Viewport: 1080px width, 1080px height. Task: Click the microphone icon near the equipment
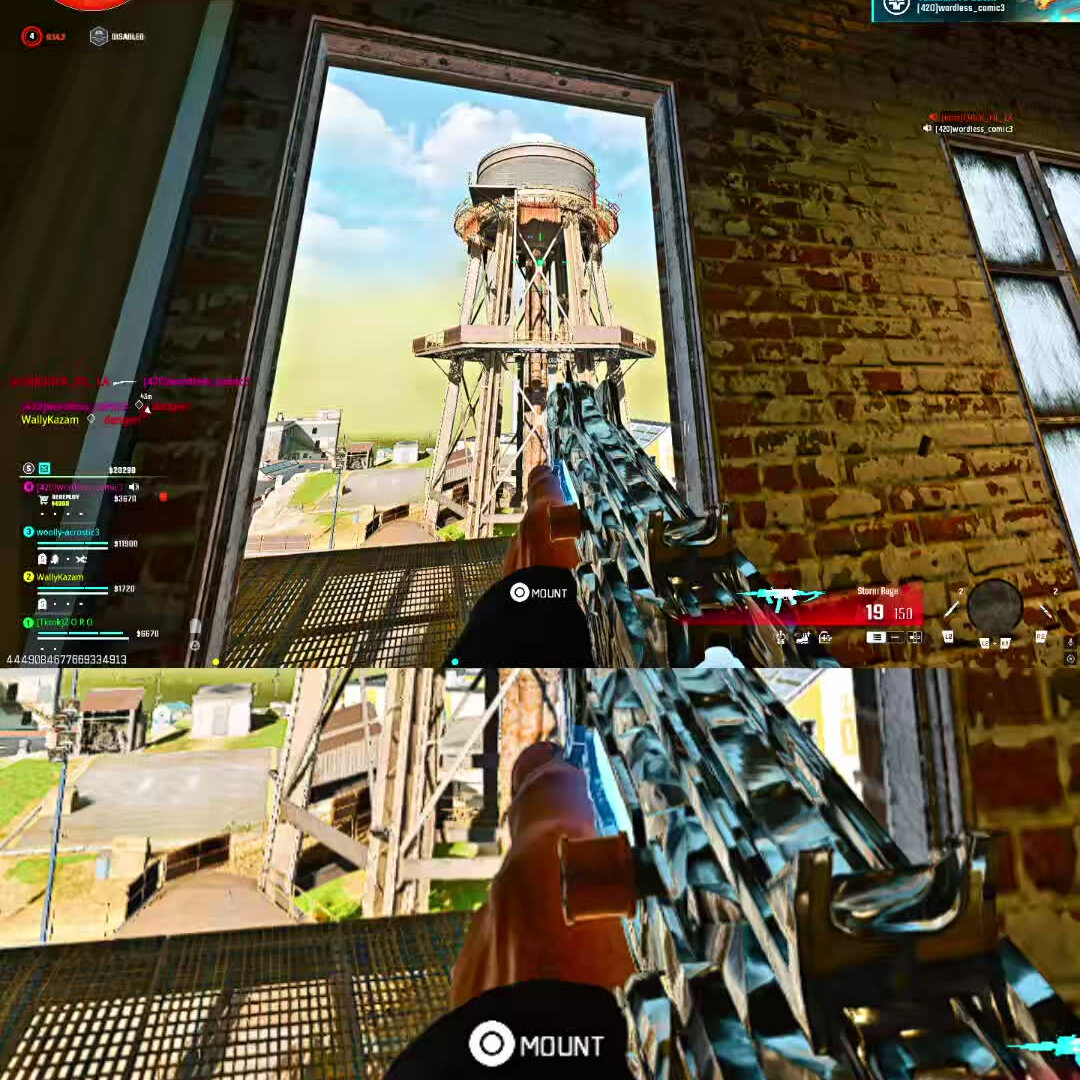point(1069,641)
